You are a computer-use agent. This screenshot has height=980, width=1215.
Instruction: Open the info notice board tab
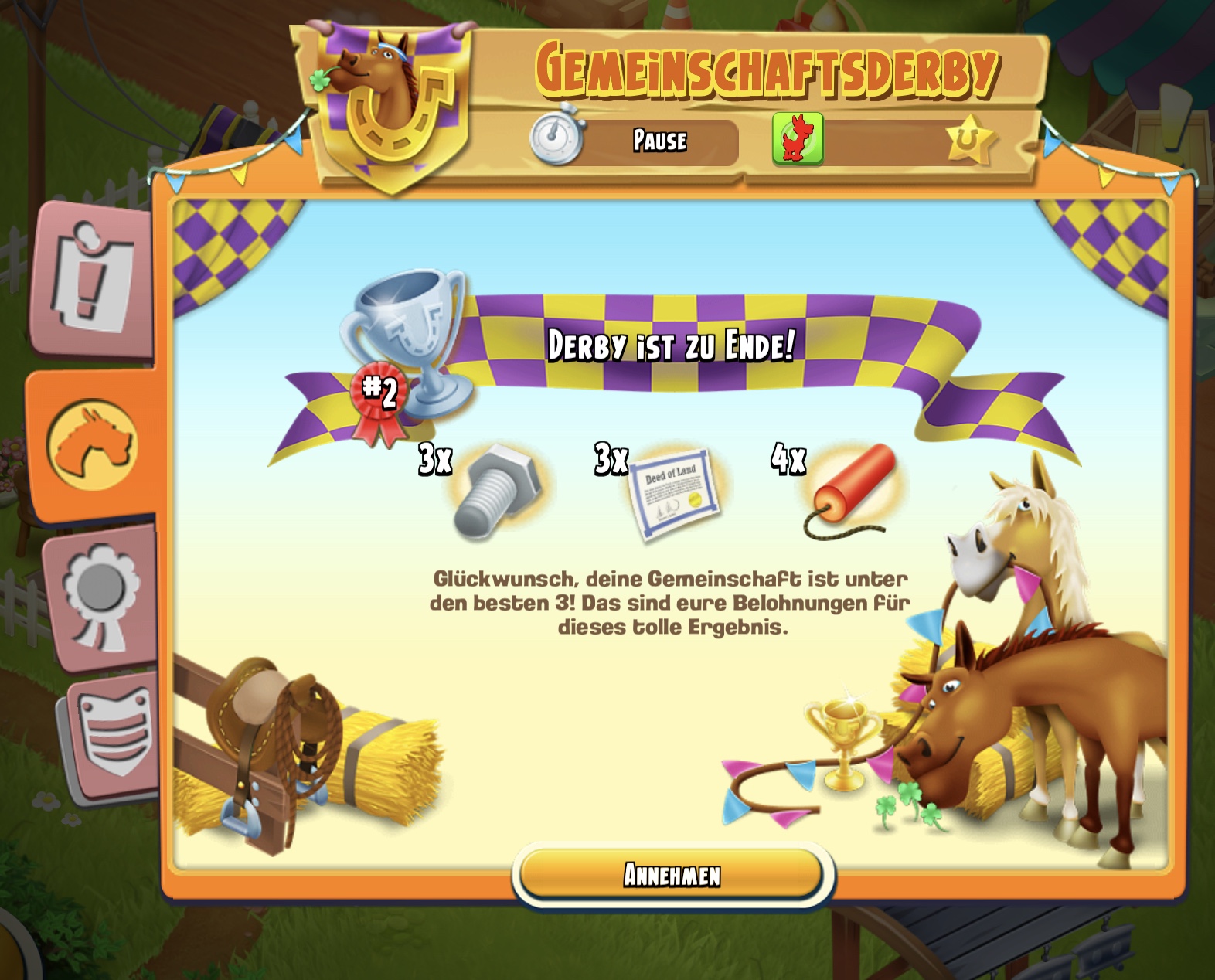click(93, 278)
